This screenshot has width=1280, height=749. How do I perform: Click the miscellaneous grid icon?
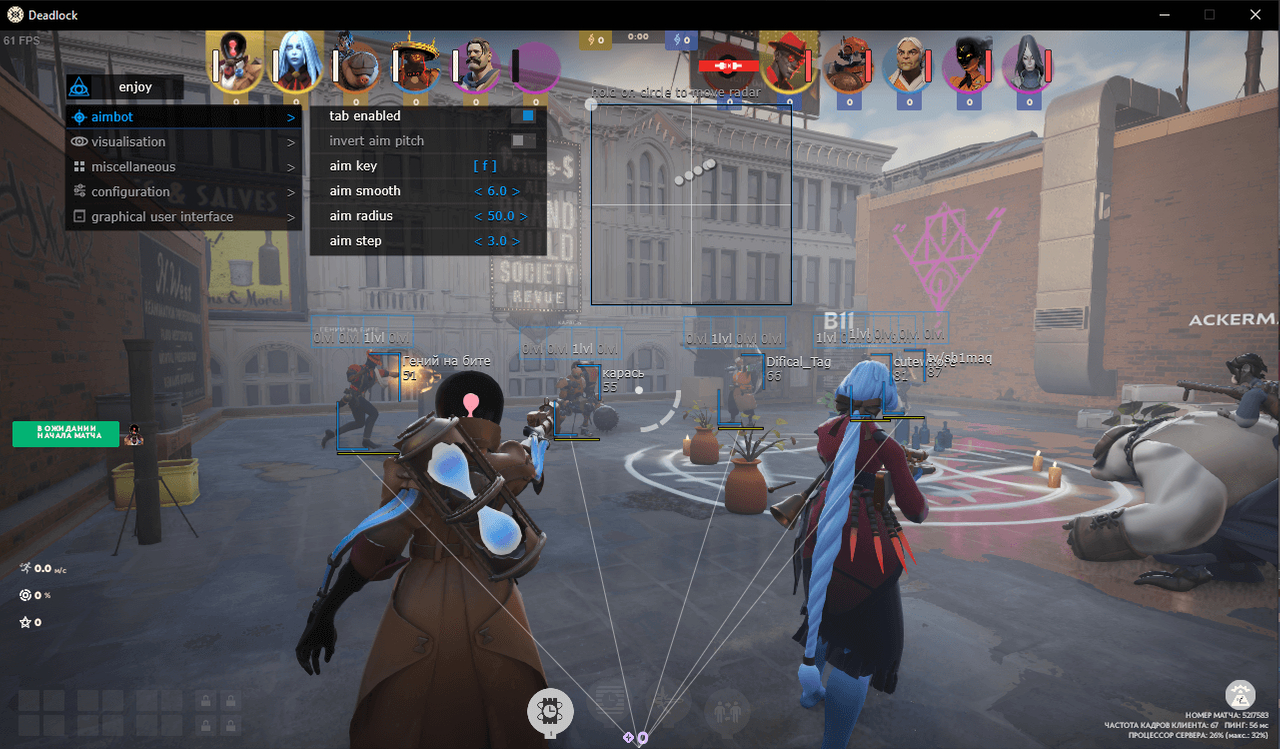point(80,167)
